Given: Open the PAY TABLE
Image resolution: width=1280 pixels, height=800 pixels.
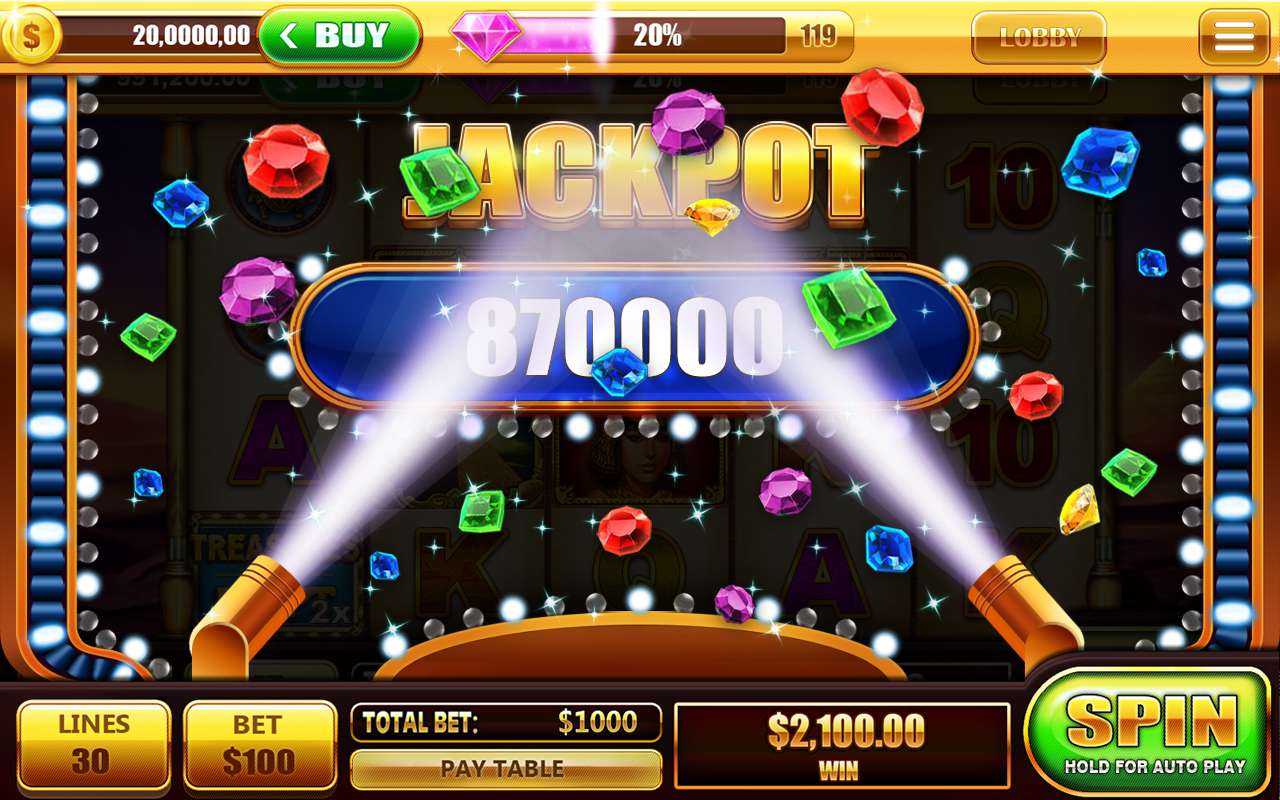Looking at the screenshot, I should [x=505, y=769].
